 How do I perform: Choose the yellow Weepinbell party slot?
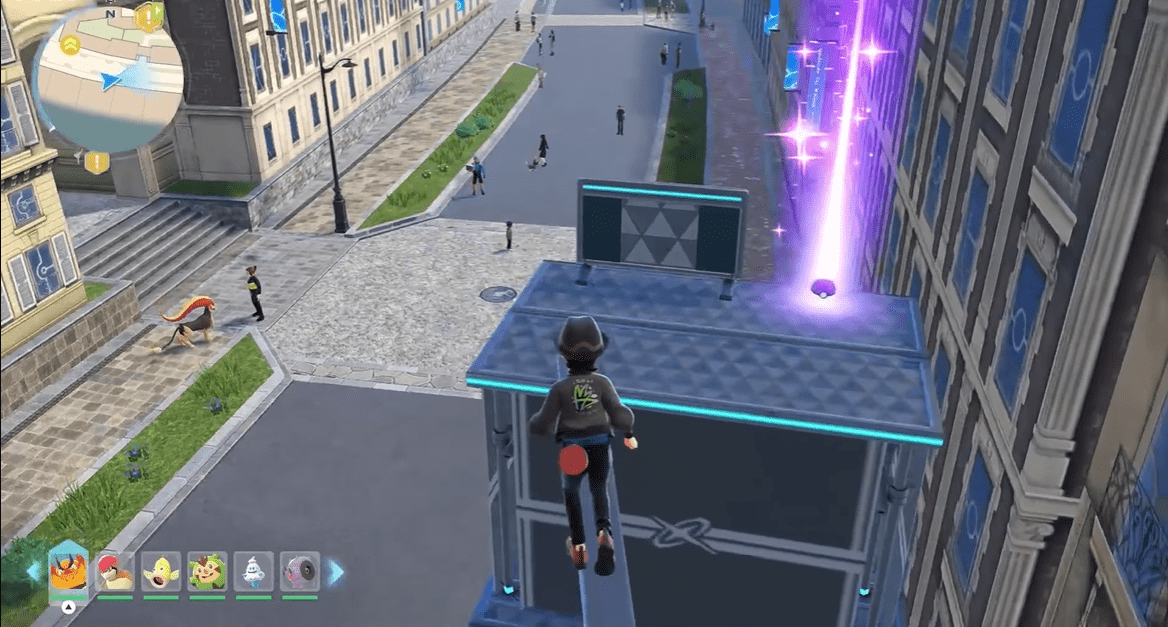coord(160,571)
